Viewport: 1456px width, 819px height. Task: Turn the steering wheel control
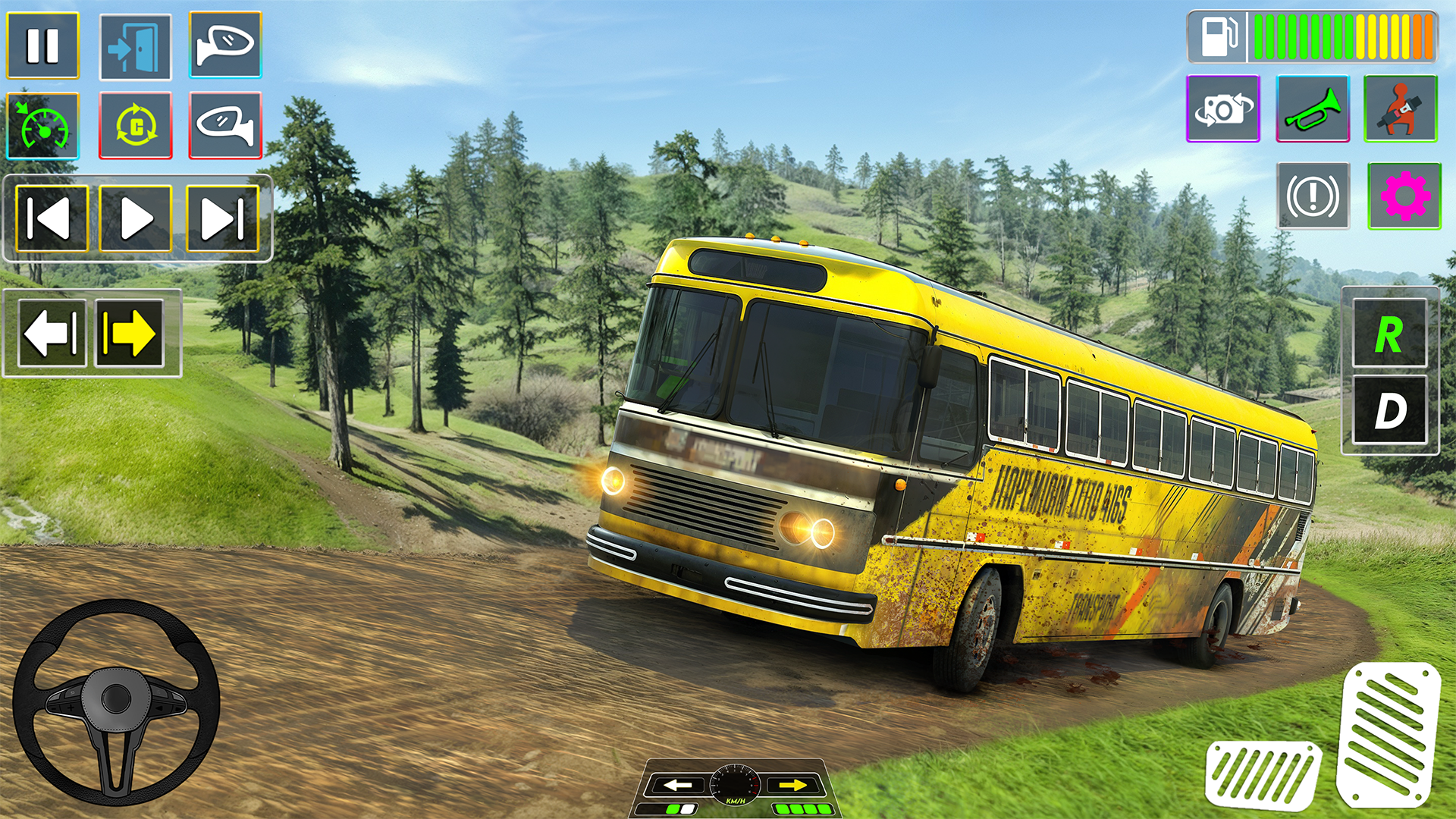(x=116, y=701)
